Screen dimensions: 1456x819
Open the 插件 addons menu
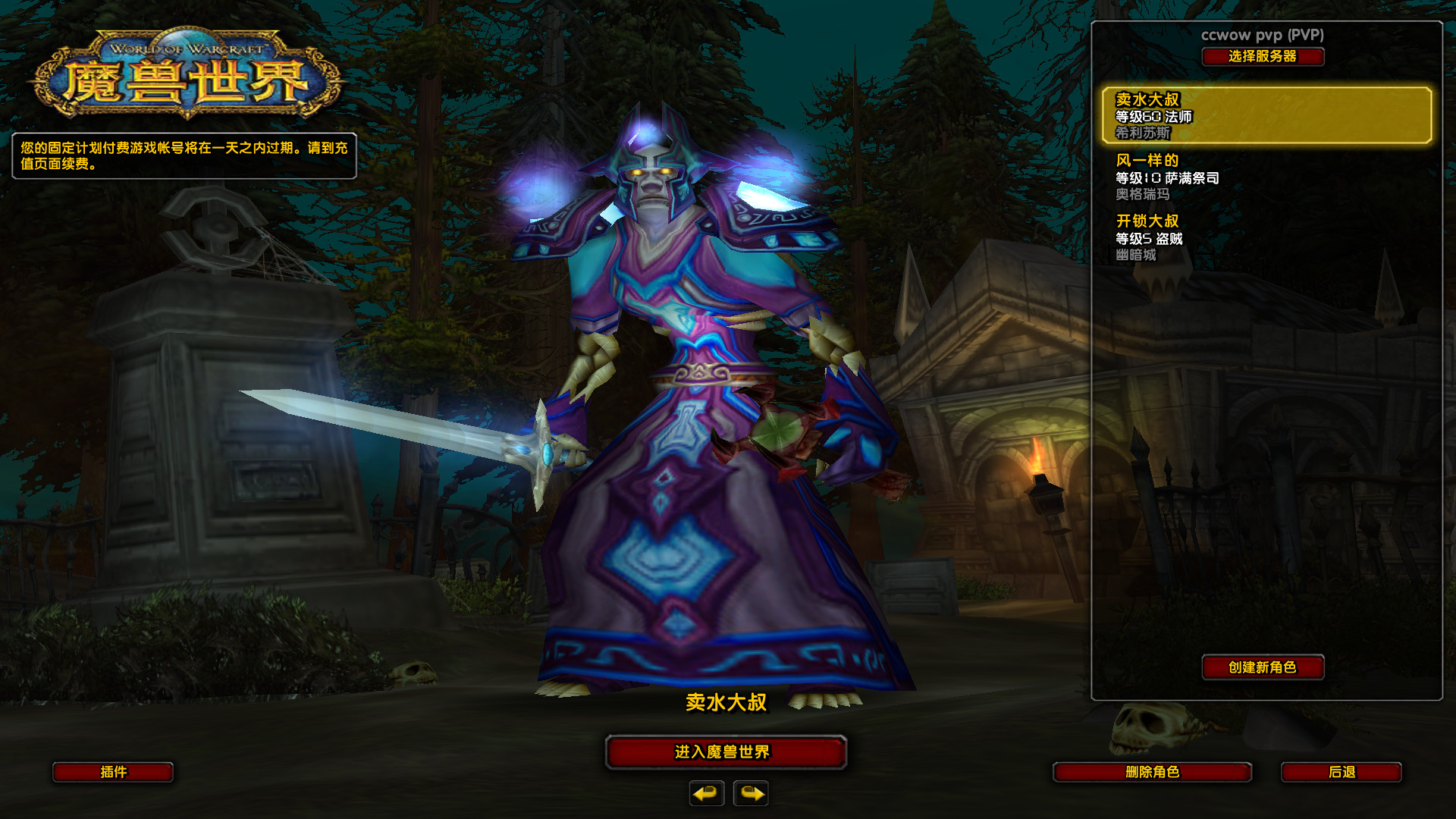pyautogui.click(x=113, y=772)
